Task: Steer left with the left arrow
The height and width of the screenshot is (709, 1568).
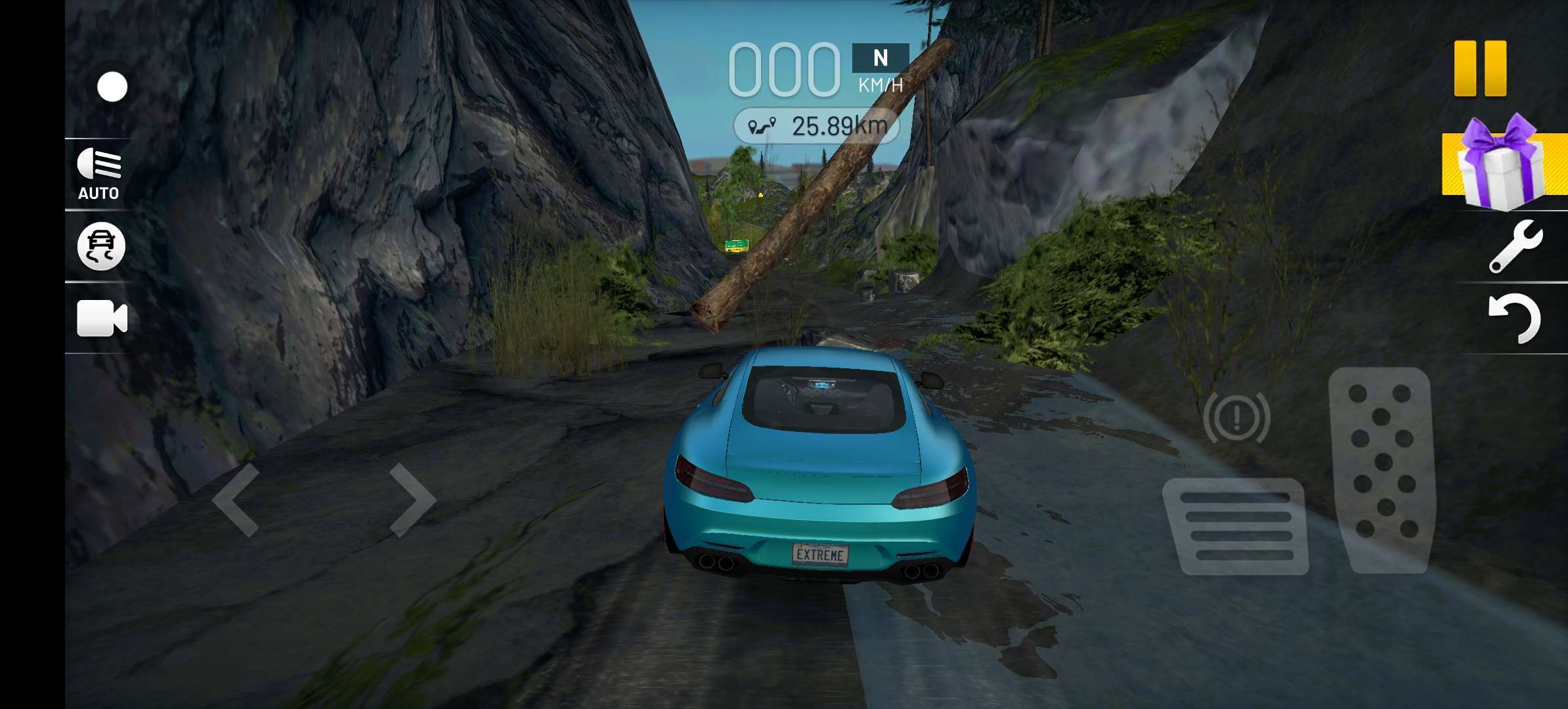Action: click(236, 500)
